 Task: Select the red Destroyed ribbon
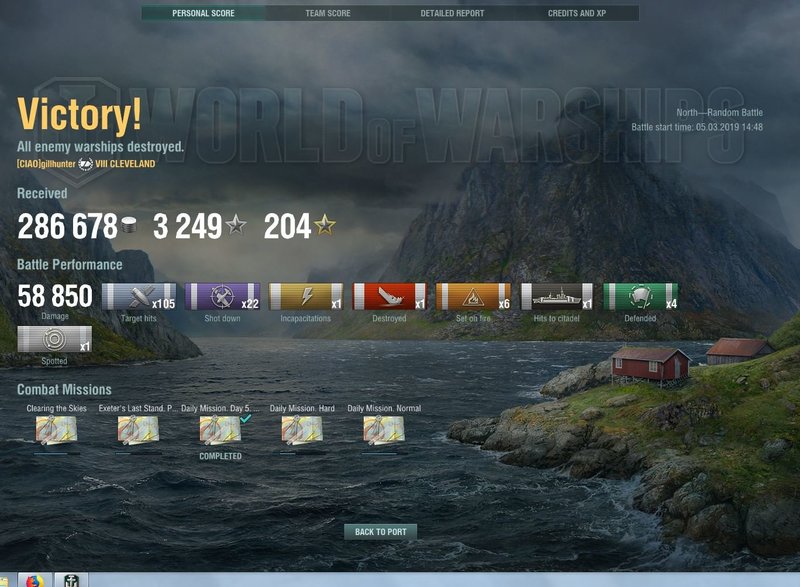[x=390, y=297]
